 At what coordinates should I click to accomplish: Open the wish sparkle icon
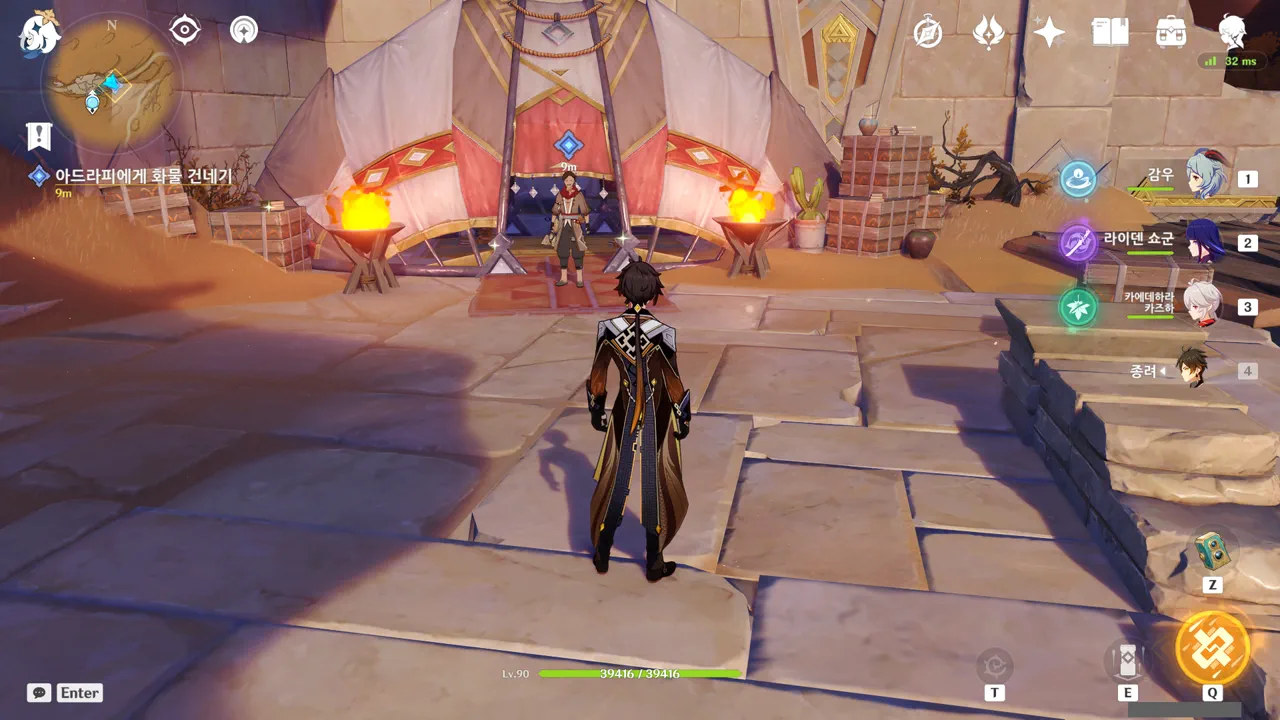point(1049,33)
